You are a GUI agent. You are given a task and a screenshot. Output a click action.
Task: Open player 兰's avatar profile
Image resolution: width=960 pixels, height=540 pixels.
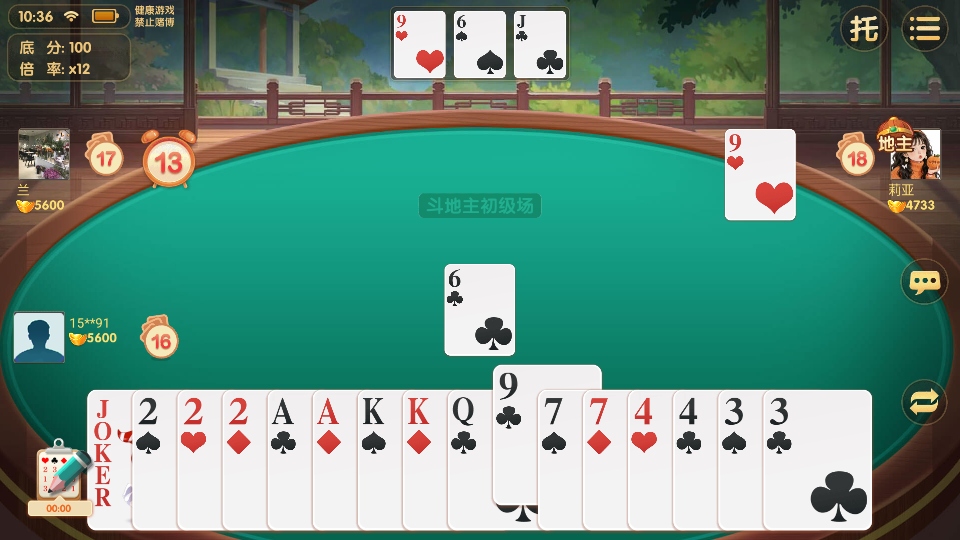pos(44,154)
